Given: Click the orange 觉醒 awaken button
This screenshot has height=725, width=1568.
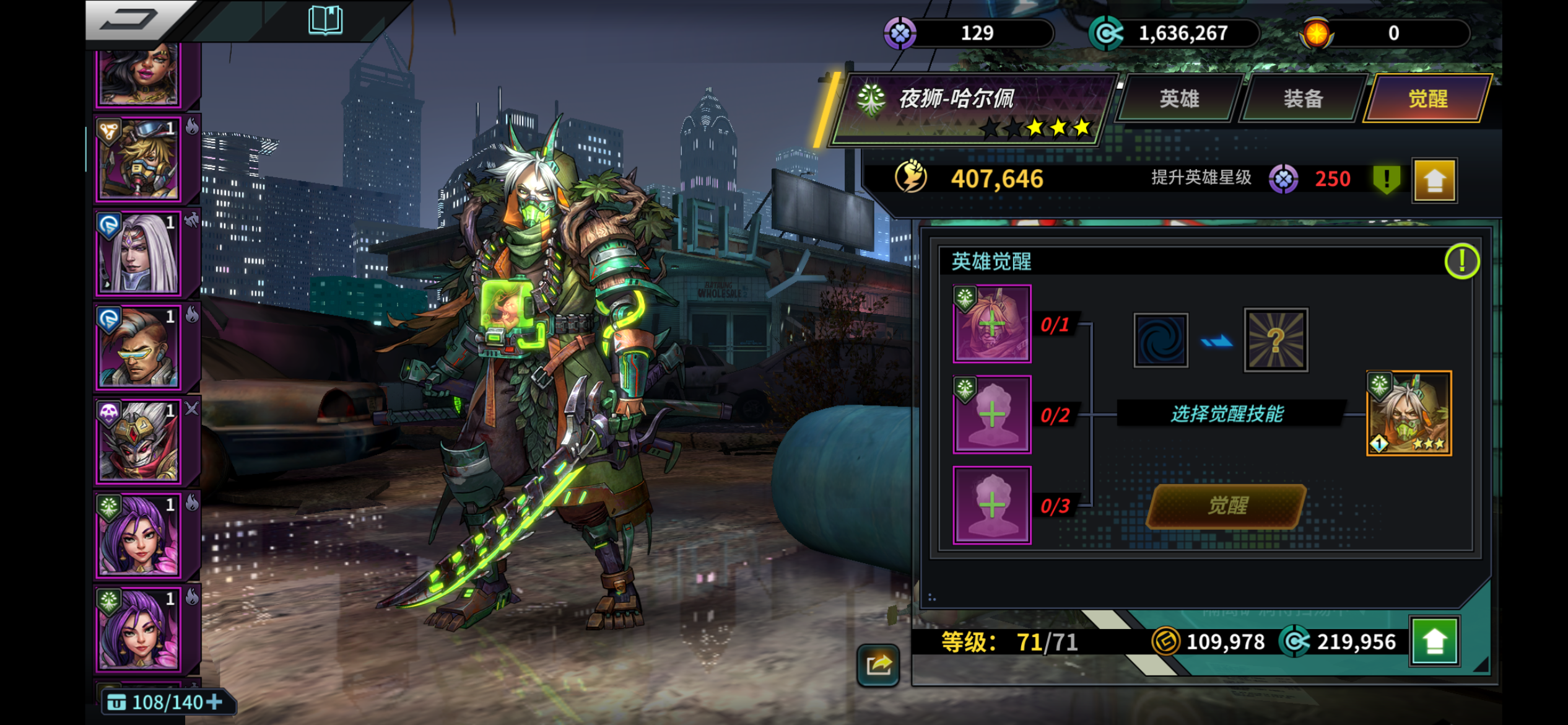Looking at the screenshot, I should pos(1227,506).
